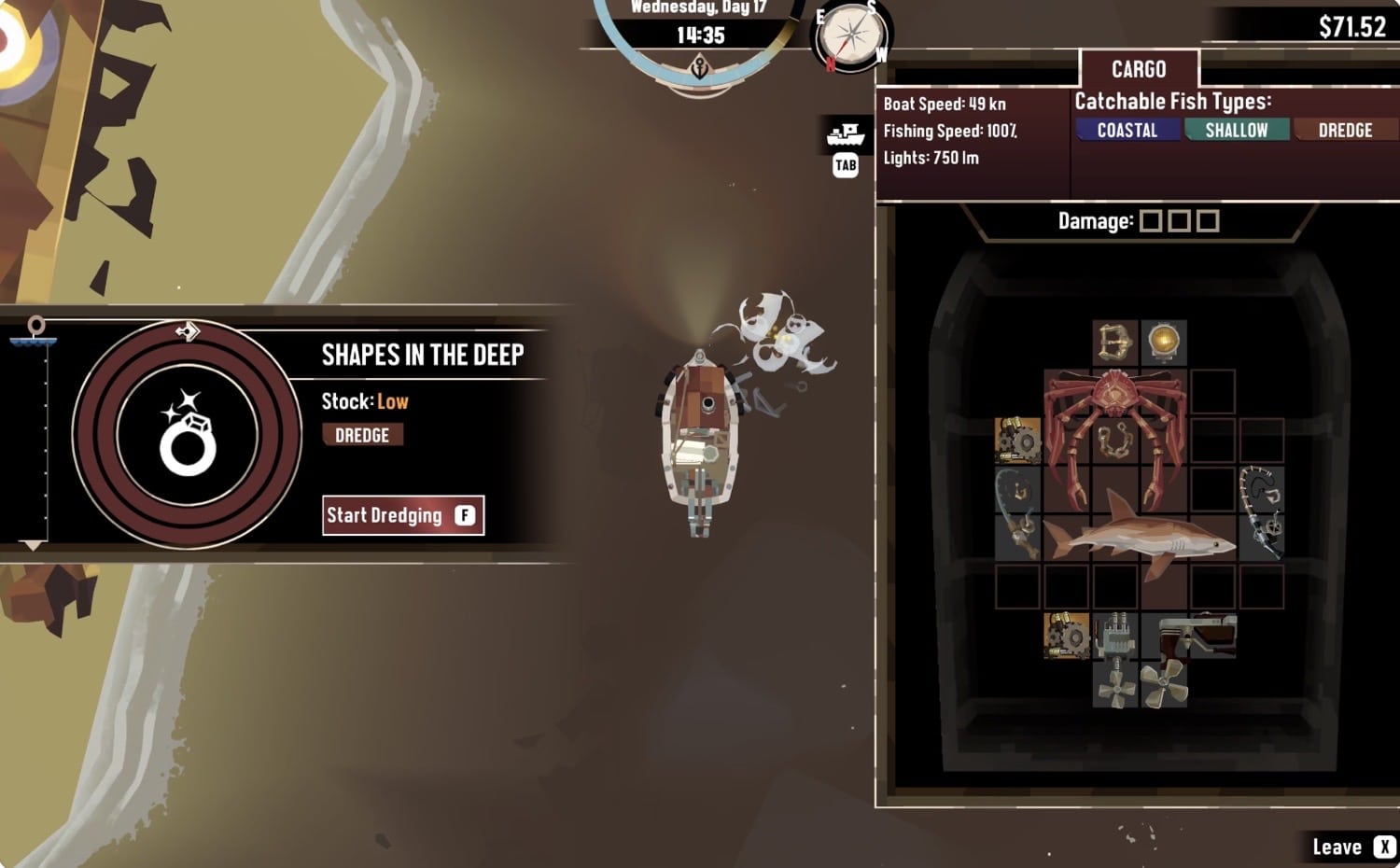This screenshot has height=868, width=1400.
Task: Pick the shark in the cargo hold
Action: (1139, 539)
